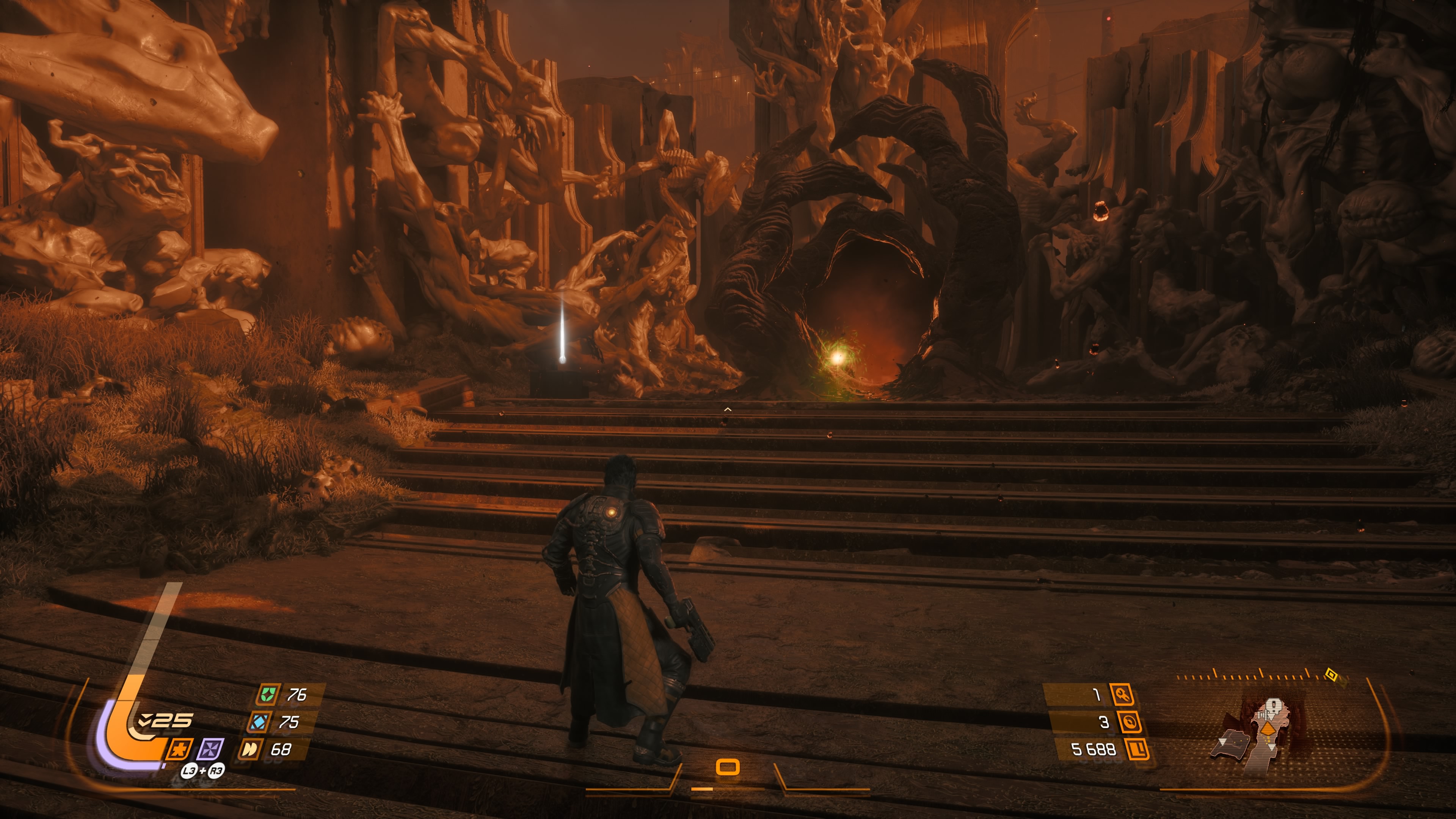This screenshot has width=1456, height=819.
Task: Click the yellow diamond compass marker
Action: point(1331,675)
